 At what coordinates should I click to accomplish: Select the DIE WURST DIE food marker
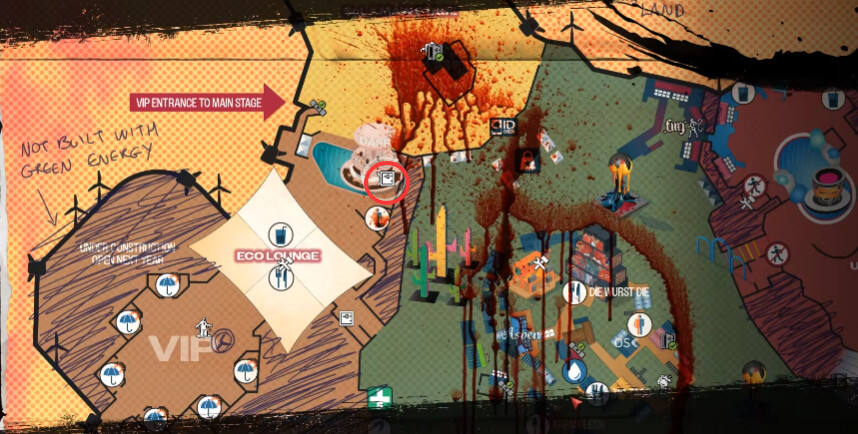point(574,292)
